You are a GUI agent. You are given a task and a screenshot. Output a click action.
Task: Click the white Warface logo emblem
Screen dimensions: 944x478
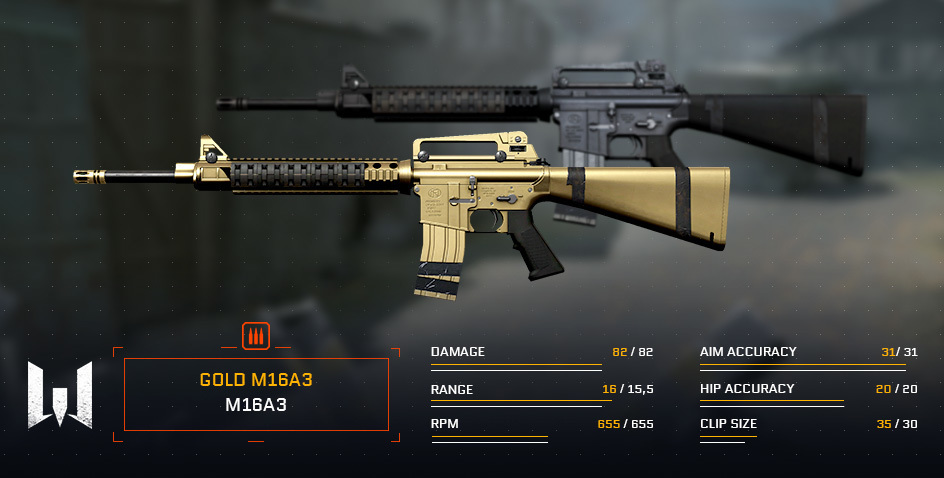tap(60, 394)
